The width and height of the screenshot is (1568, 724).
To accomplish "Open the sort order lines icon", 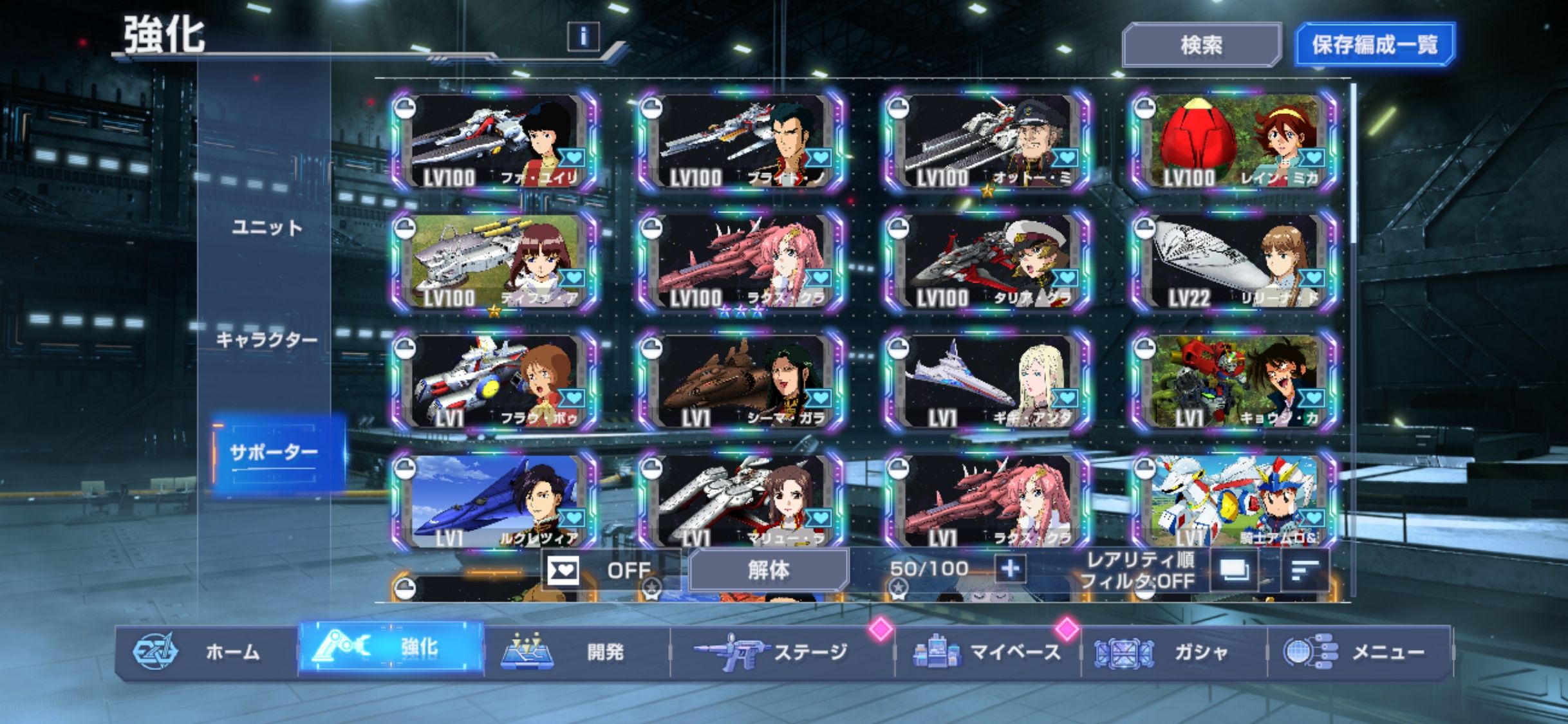I will click(x=1304, y=570).
